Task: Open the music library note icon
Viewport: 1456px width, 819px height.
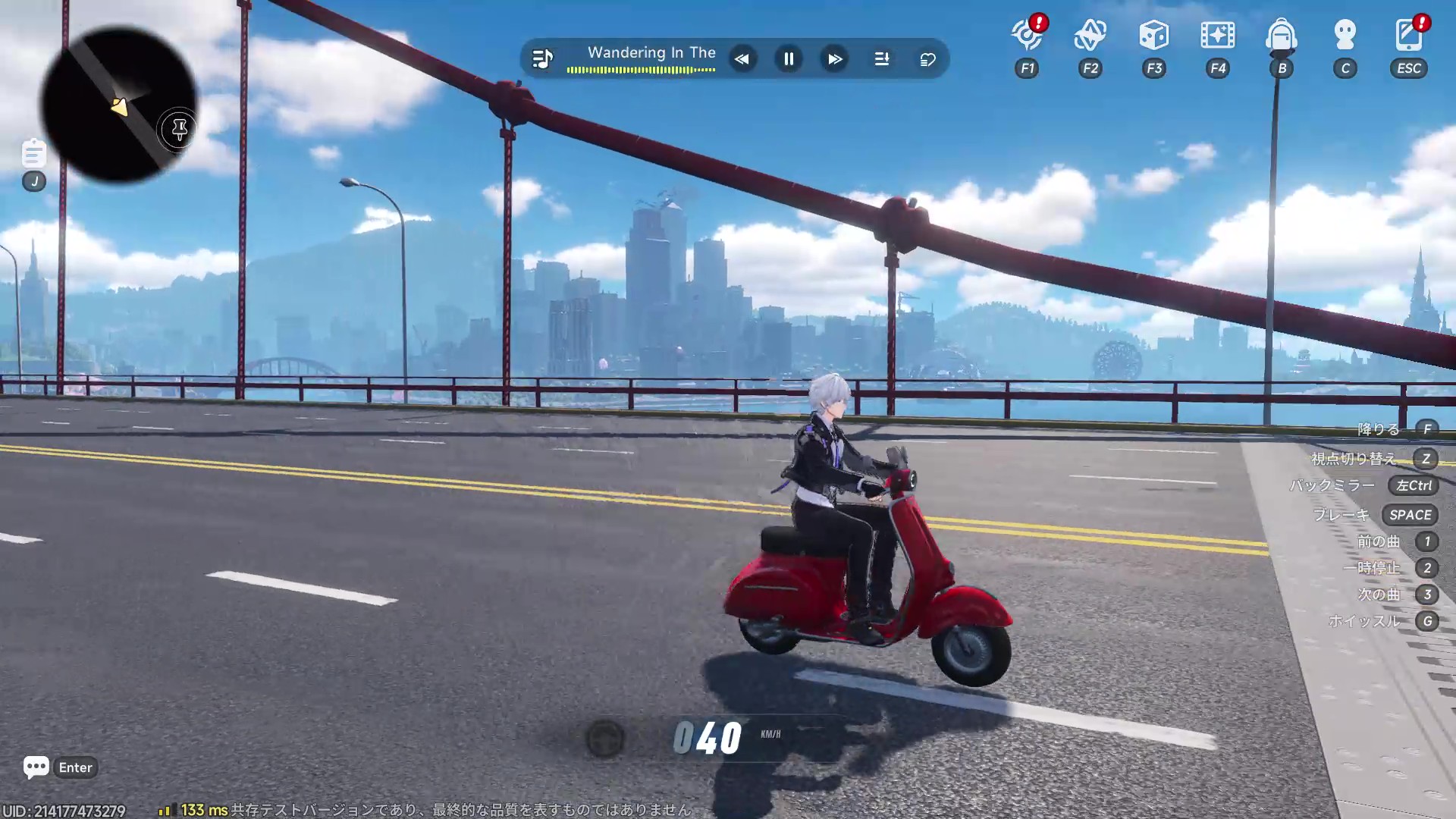Action: [542, 59]
